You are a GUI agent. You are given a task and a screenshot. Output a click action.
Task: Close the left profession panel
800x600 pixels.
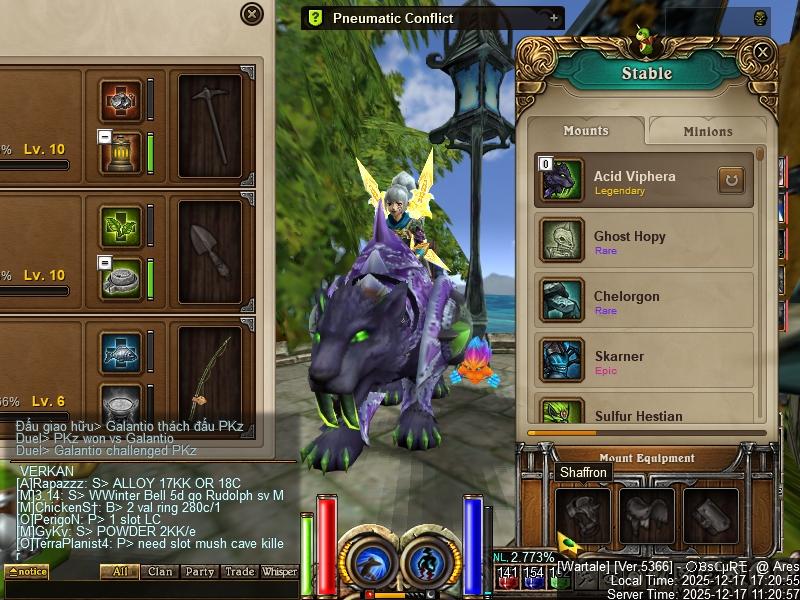tap(252, 14)
